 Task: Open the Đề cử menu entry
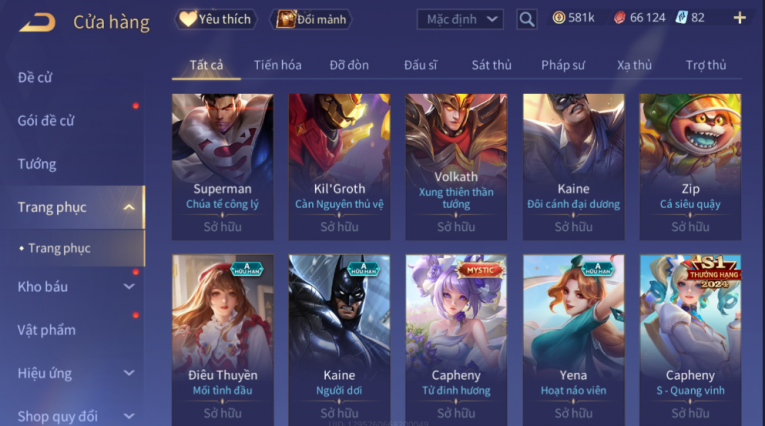tap(36, 77)
